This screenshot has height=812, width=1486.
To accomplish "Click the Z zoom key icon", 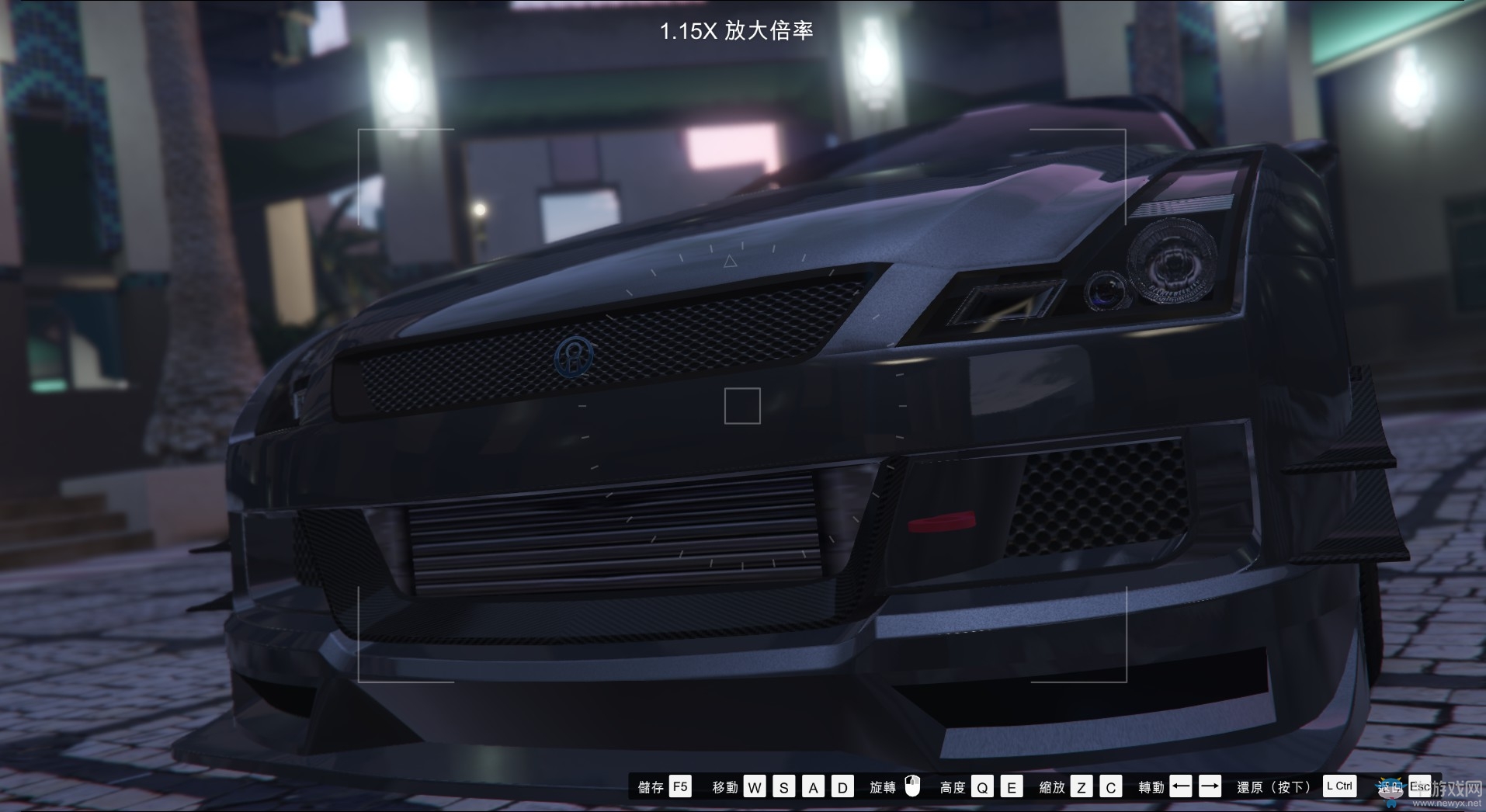I will [1080, 786].
